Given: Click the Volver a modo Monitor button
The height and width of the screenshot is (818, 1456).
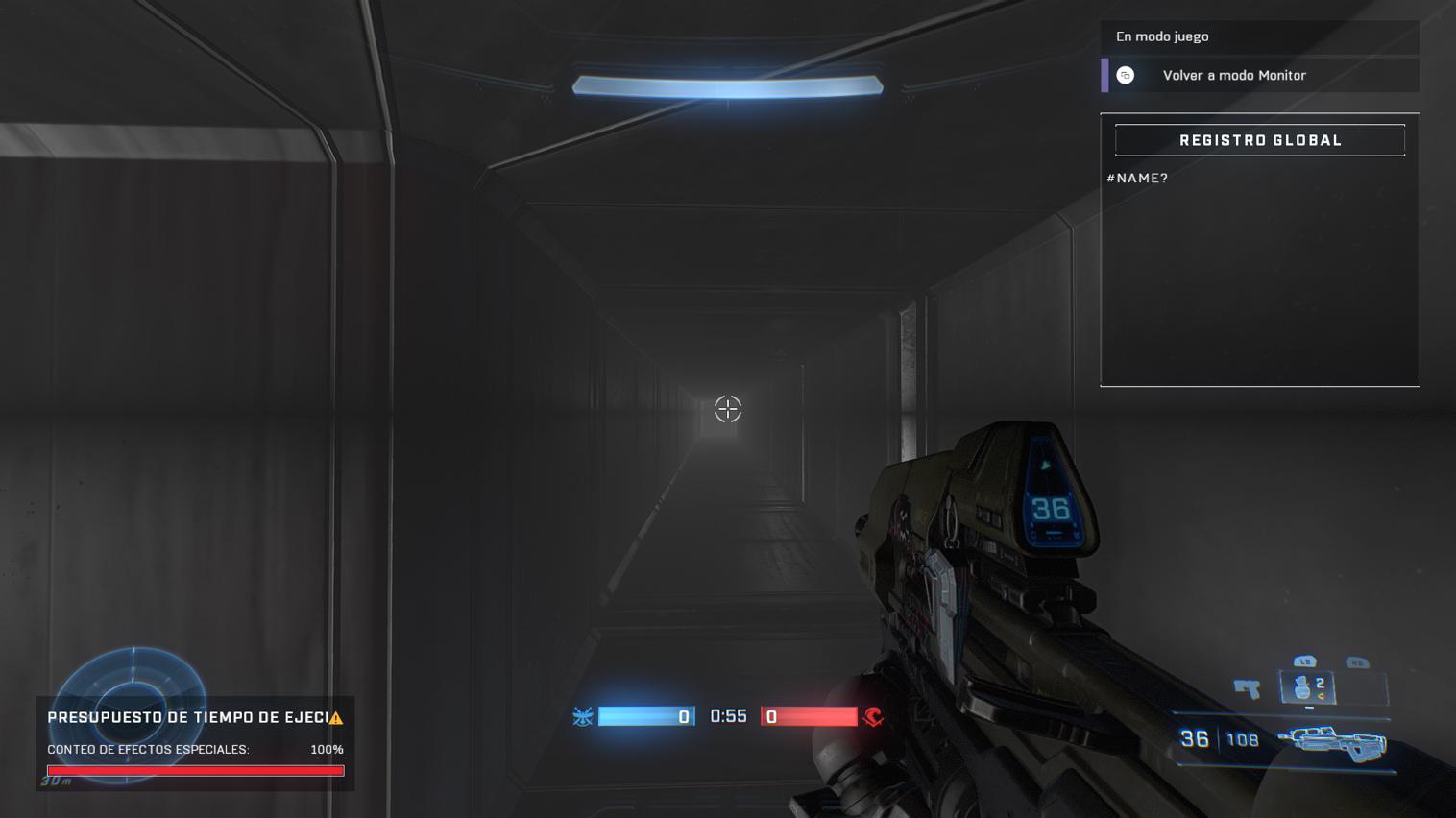Looking at the screenshot, I should (1235, 75).
